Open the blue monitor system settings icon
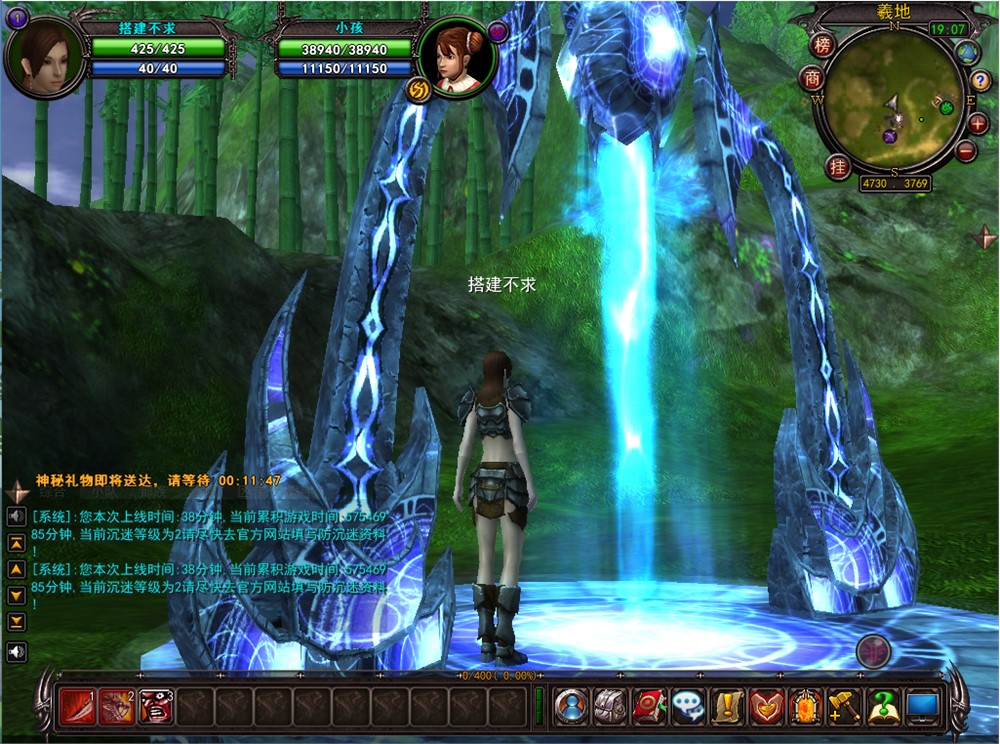 [x=921, y=707]
